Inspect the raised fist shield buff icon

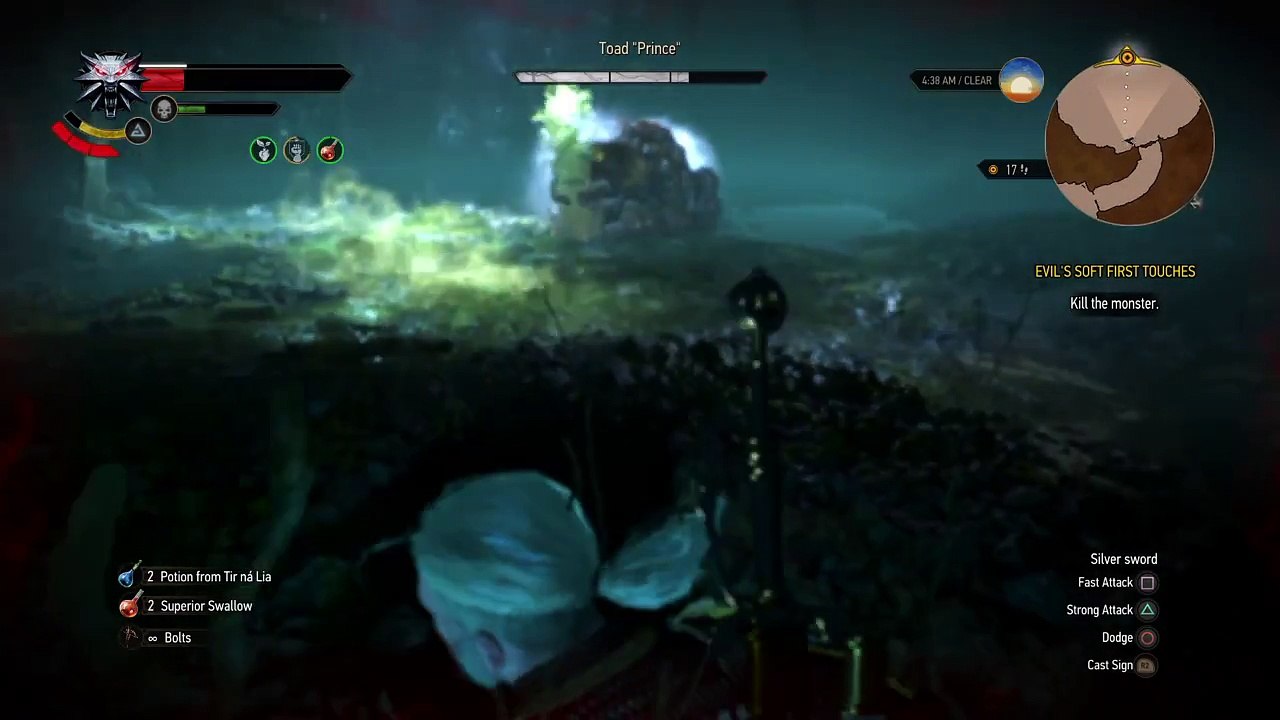pyautogui.click(x=296, y=150)
